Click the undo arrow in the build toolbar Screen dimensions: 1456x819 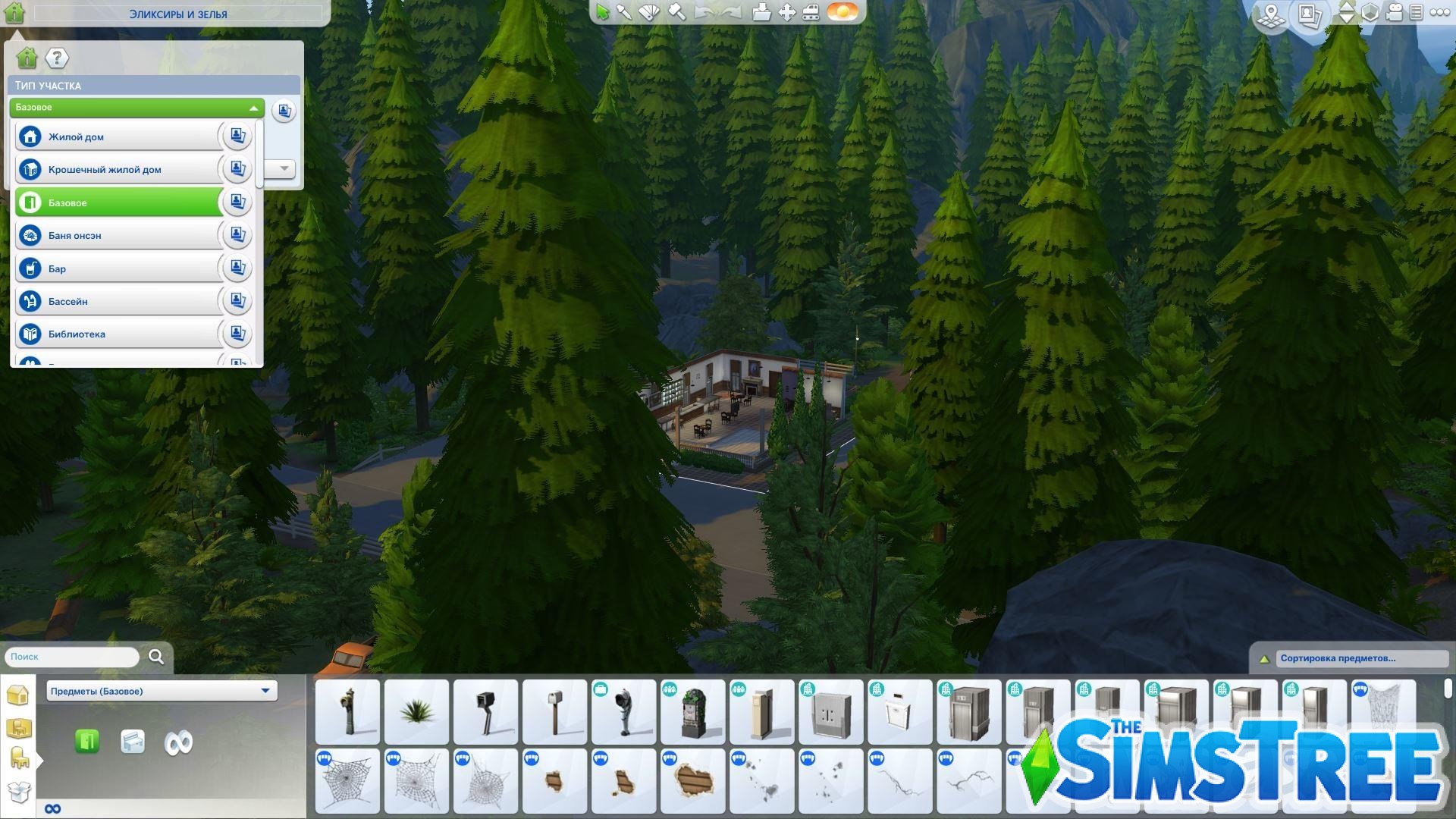701,13
